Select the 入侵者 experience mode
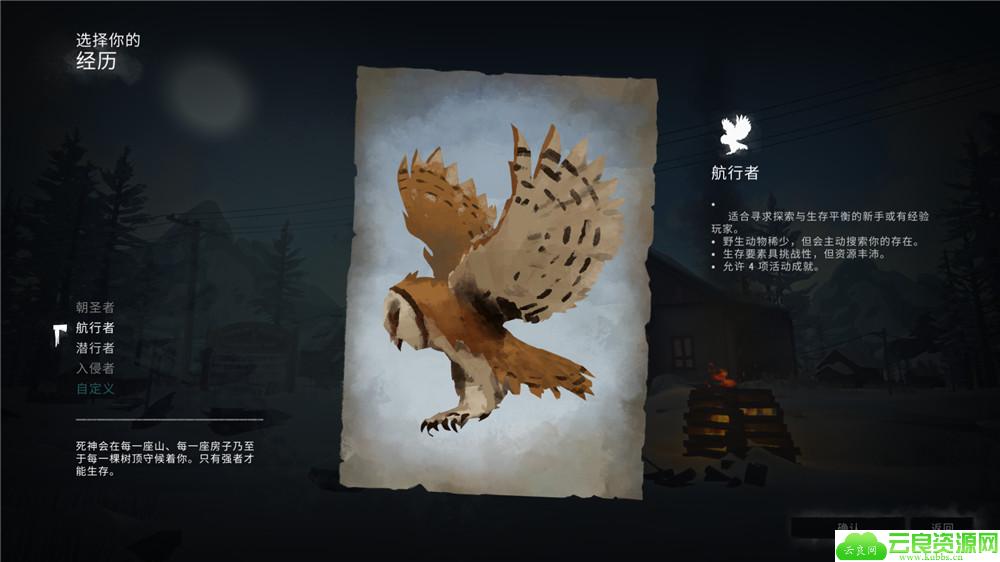The width and height of the screenshot is (1000, 562). [95, 368]
